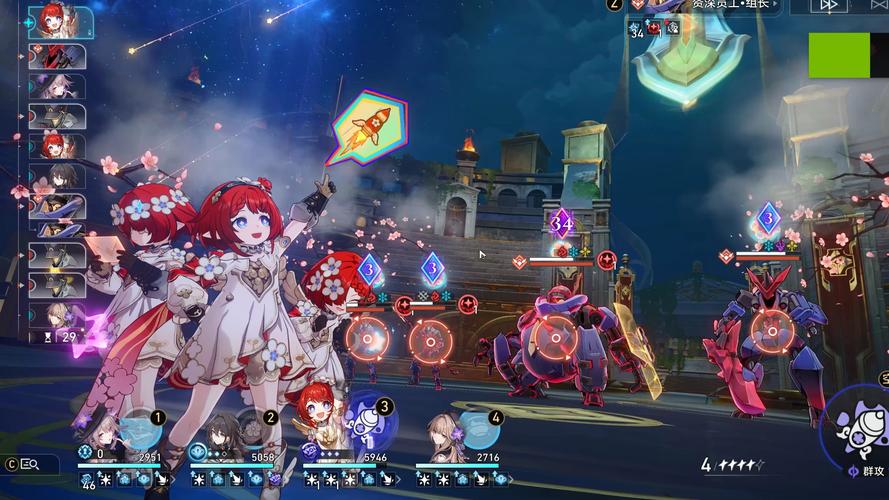Trigger party member 1's ultimate
Image resolution: width=889 pixels, height=500 pixels.
tap(143, 430)
